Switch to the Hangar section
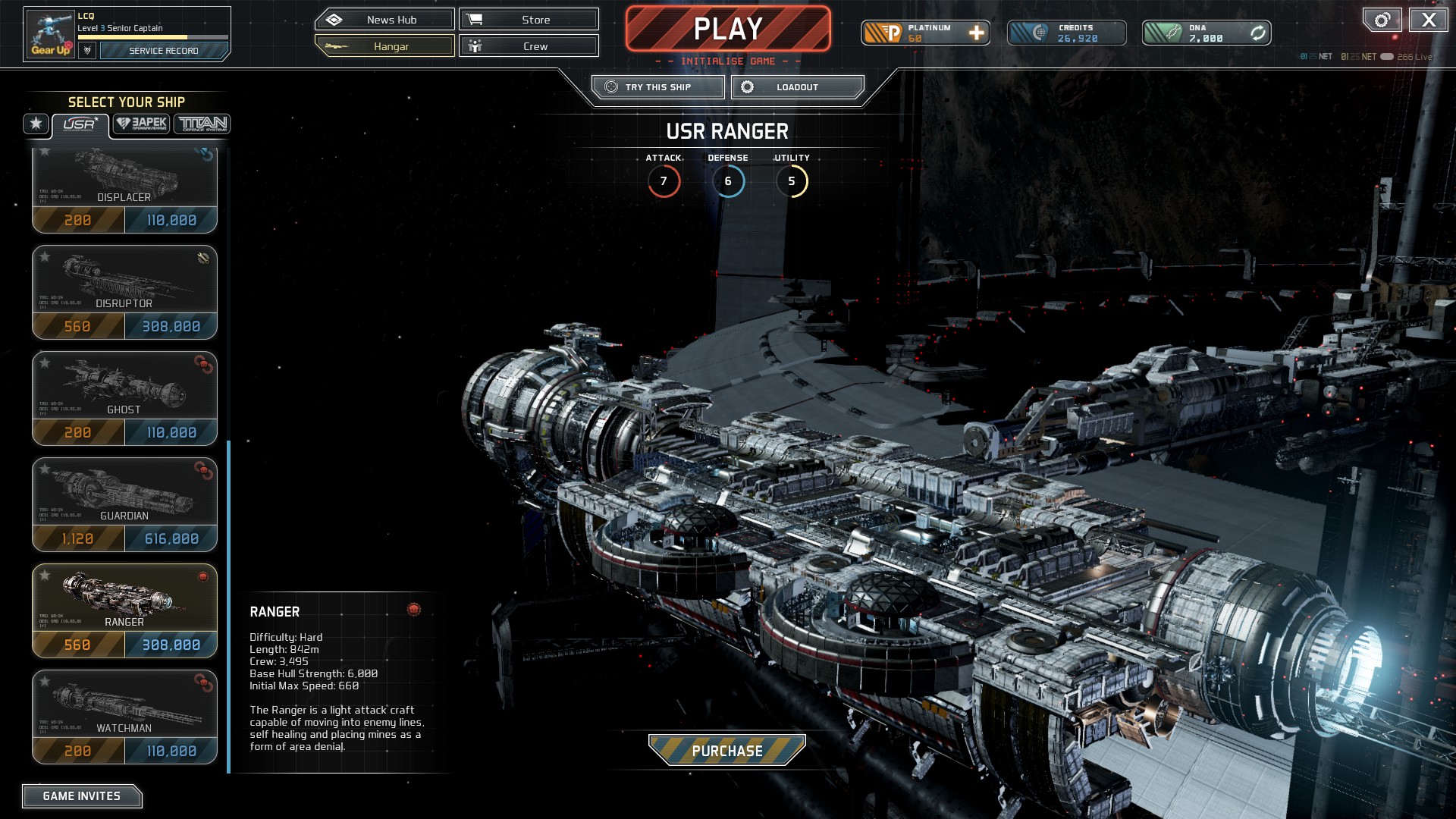This screenshot has width=1456, height=819. coord(384,46)
